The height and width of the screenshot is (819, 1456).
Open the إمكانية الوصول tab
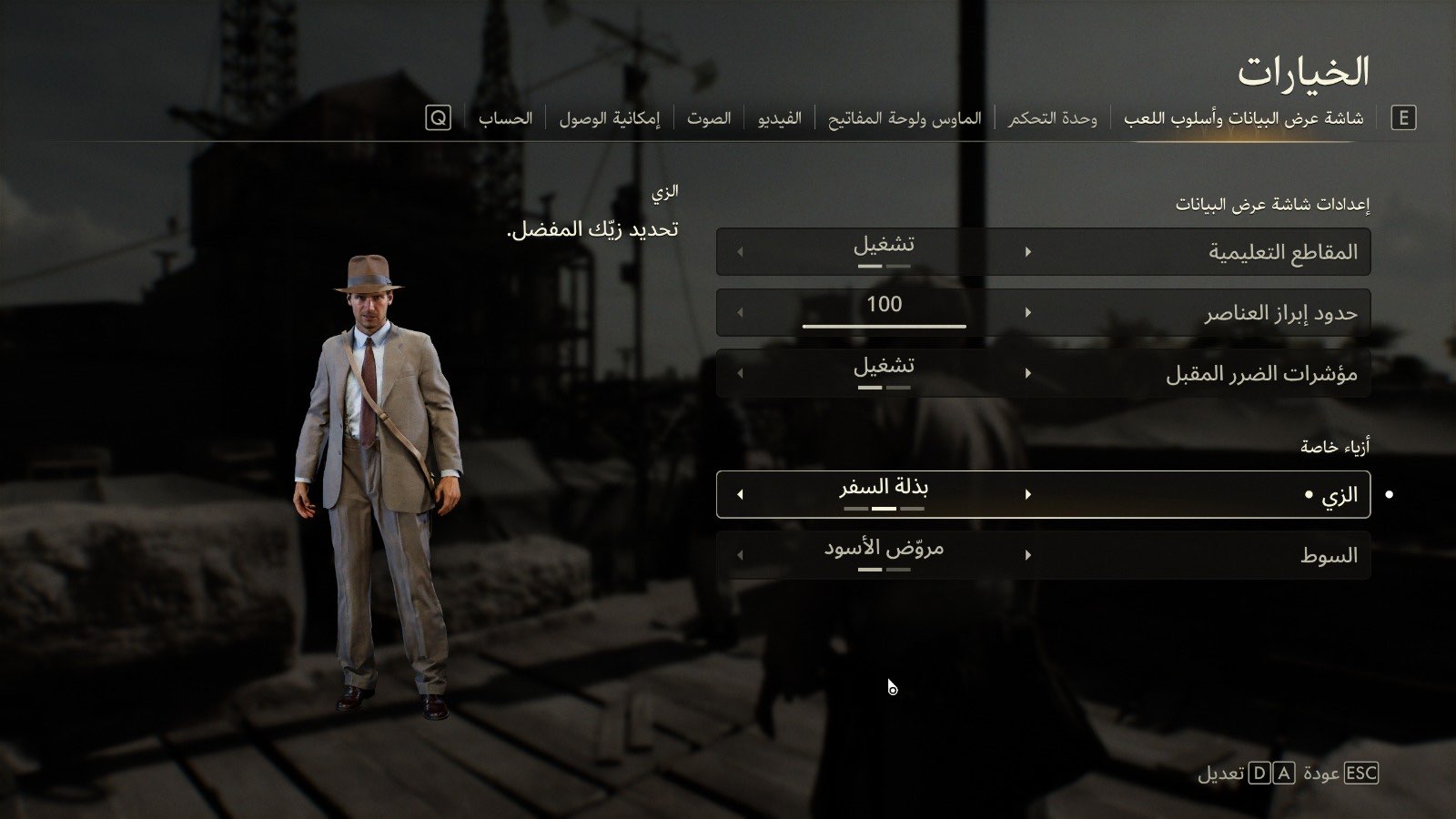click(609, 118)
